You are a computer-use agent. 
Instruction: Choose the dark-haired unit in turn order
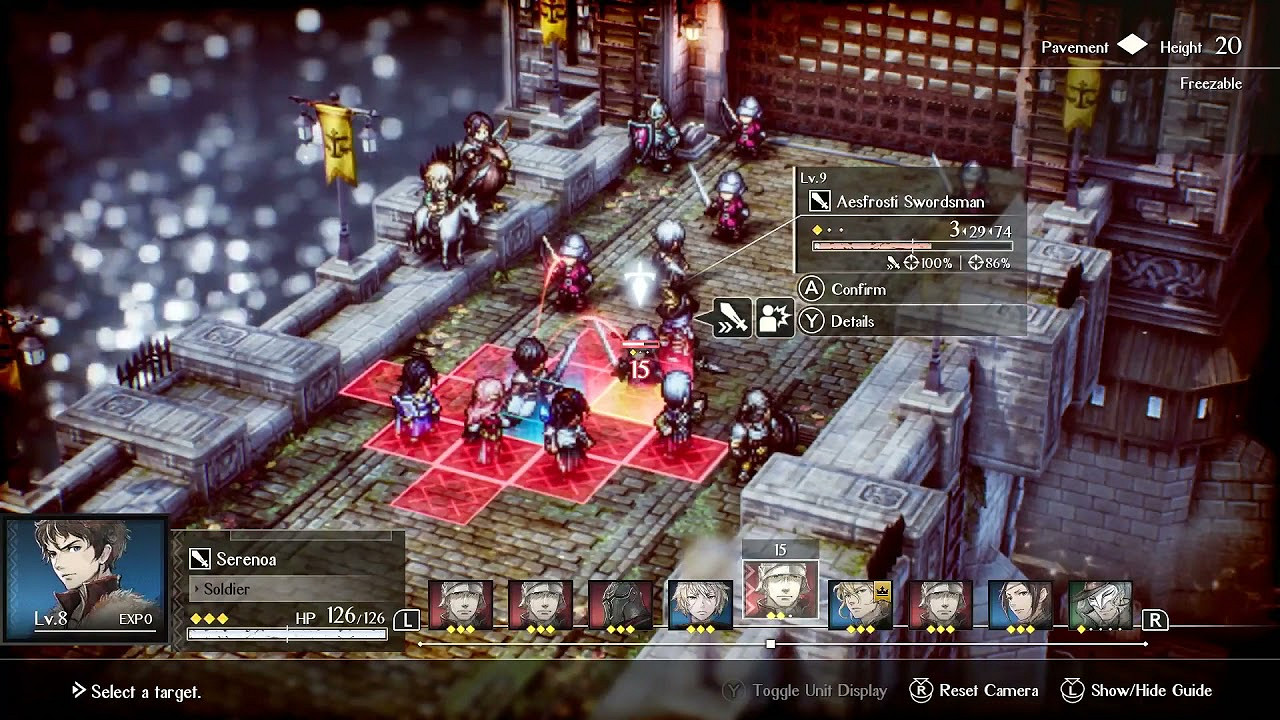coord(1020,605)
